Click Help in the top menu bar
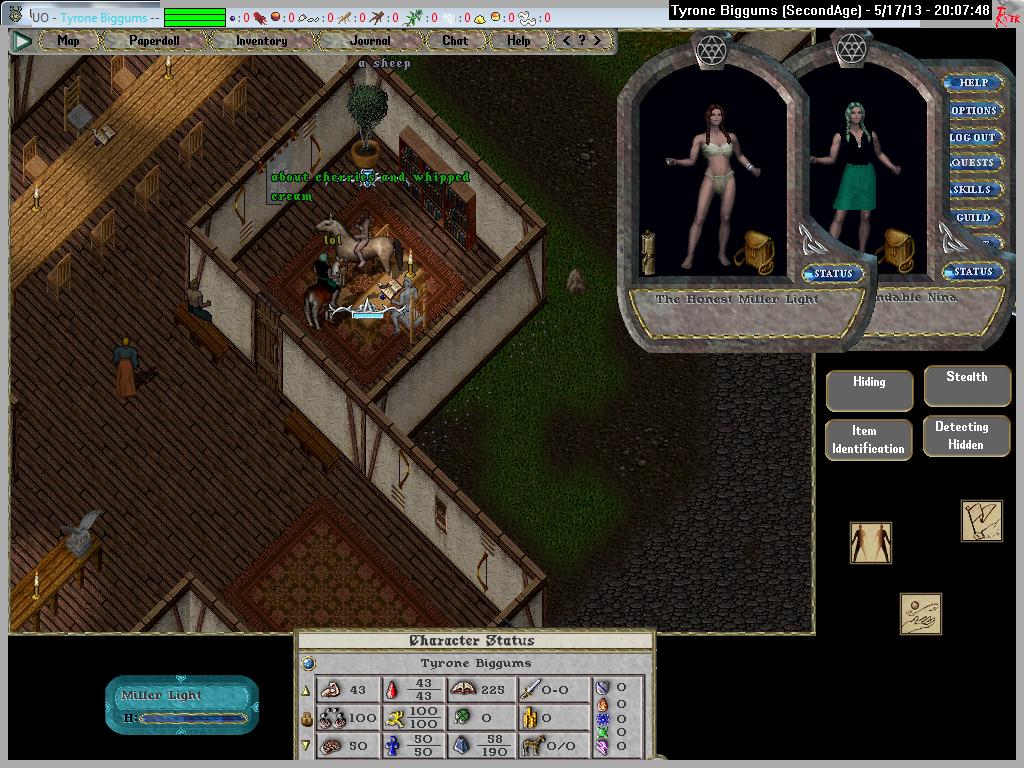The height and width of the screenshot is (768, 1024). [518, 41]
